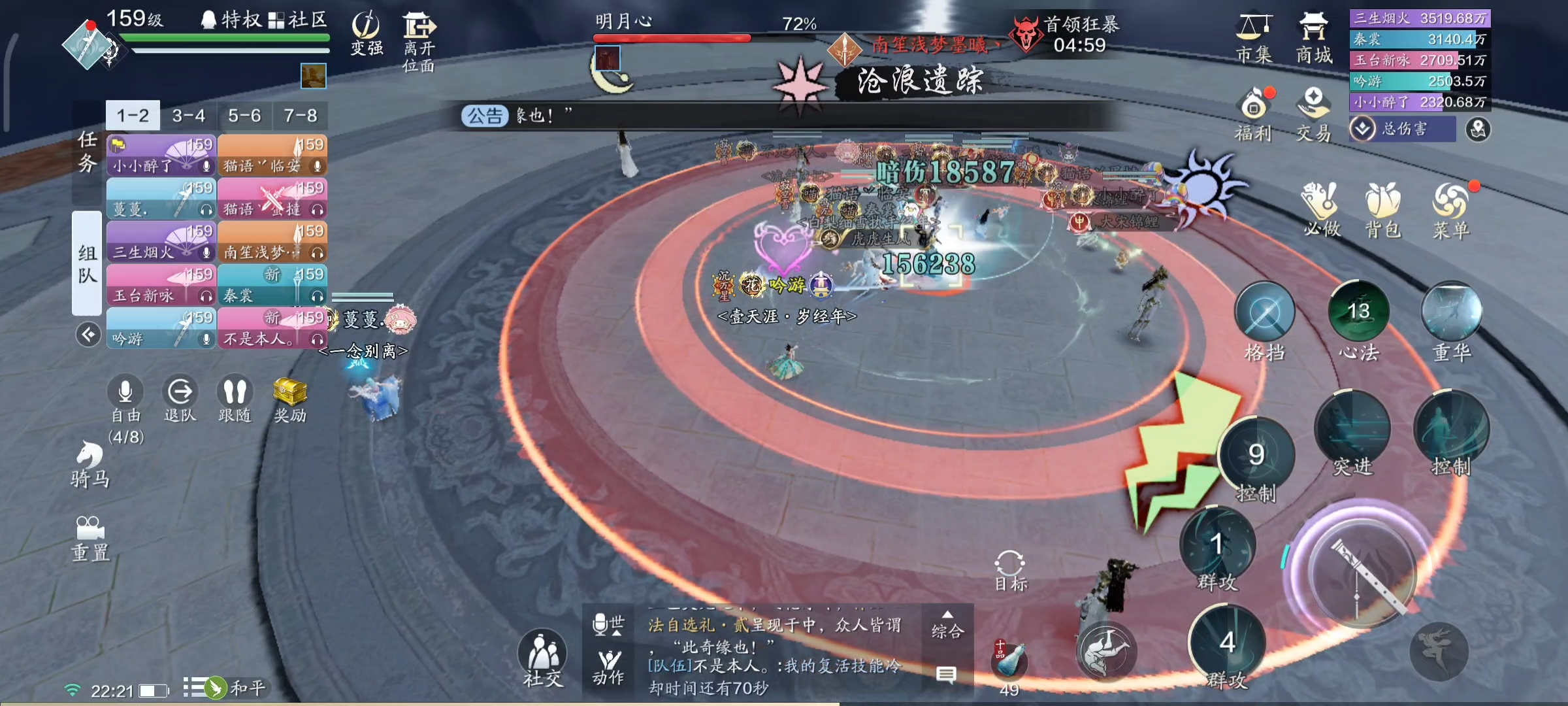Open the 菜单 main menu
Viewport: 1568px width, 706px height.
click(1450, 209)
